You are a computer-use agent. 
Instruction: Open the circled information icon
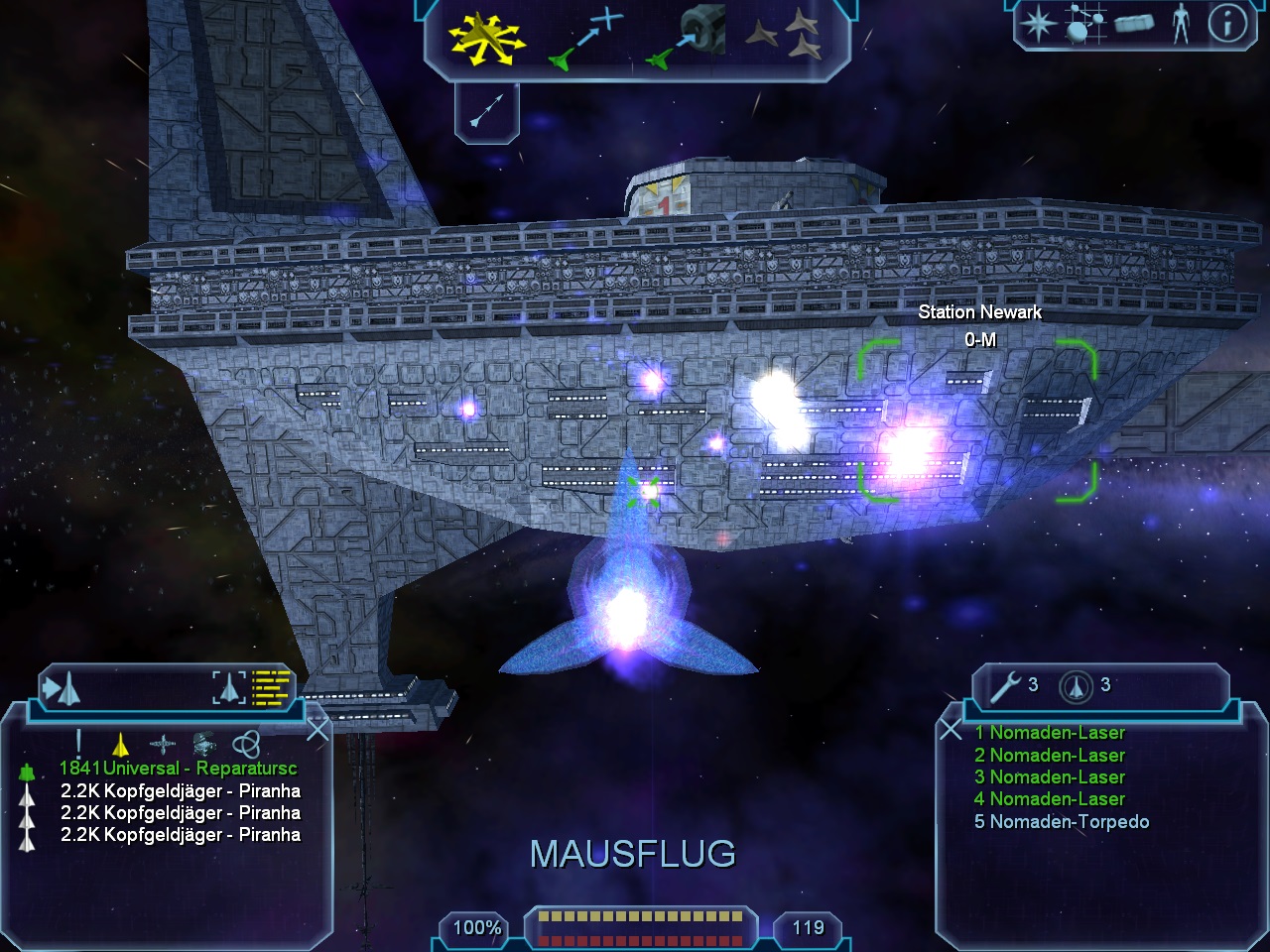click(x=1226, y=24)
